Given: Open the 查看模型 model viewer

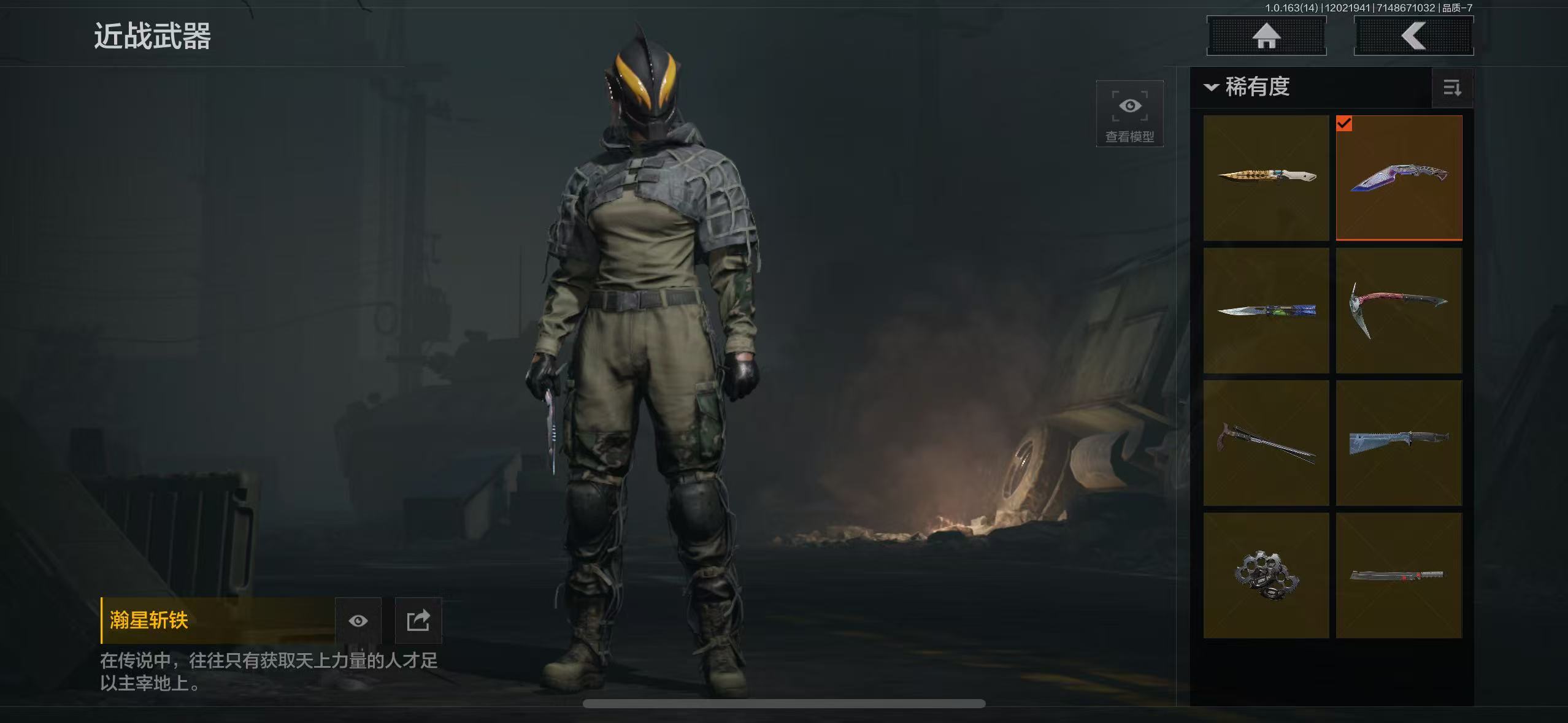Looking at the screenshot, I should 1129,114.
